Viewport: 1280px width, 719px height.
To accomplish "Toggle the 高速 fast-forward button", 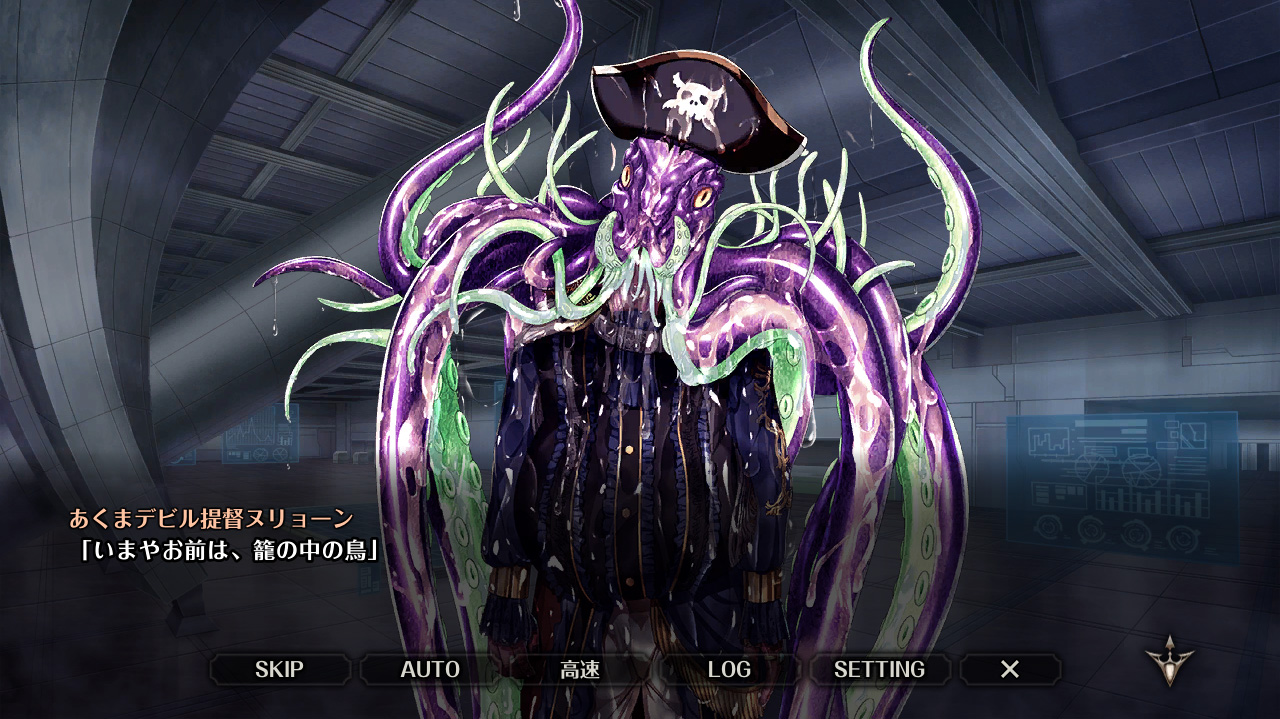I will point(580,669).
